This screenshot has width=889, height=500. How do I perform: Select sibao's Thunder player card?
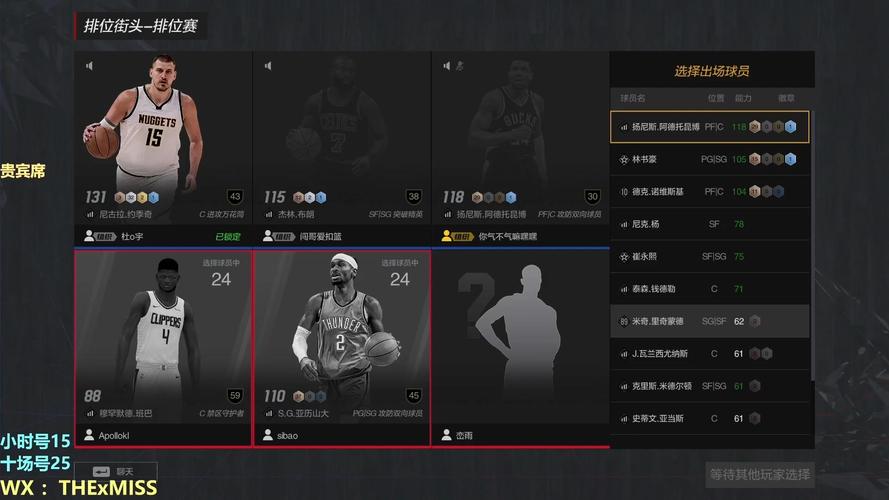click(x=341, y=340)
